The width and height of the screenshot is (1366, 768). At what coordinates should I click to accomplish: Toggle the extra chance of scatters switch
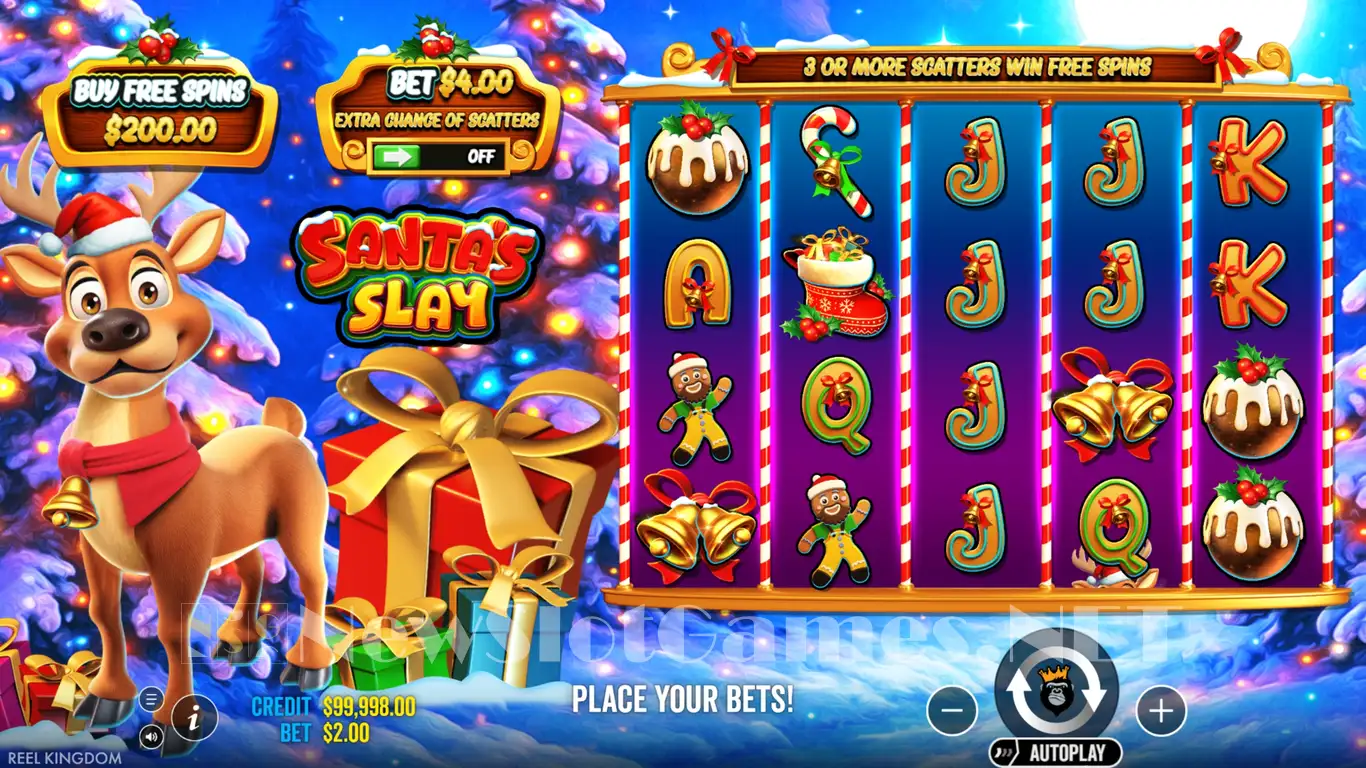click(x=438, y=157)
